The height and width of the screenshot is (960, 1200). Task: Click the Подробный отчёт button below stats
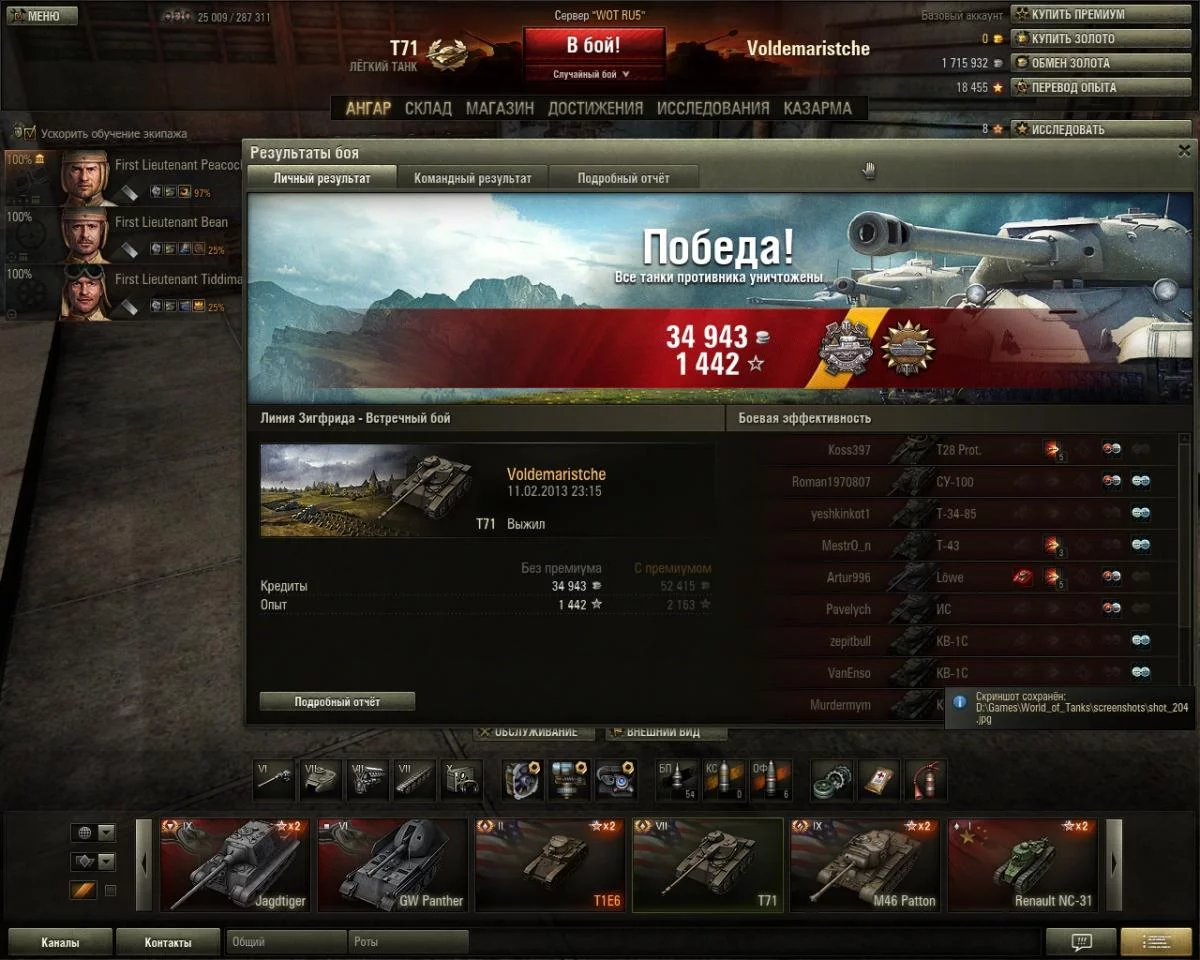337,702
